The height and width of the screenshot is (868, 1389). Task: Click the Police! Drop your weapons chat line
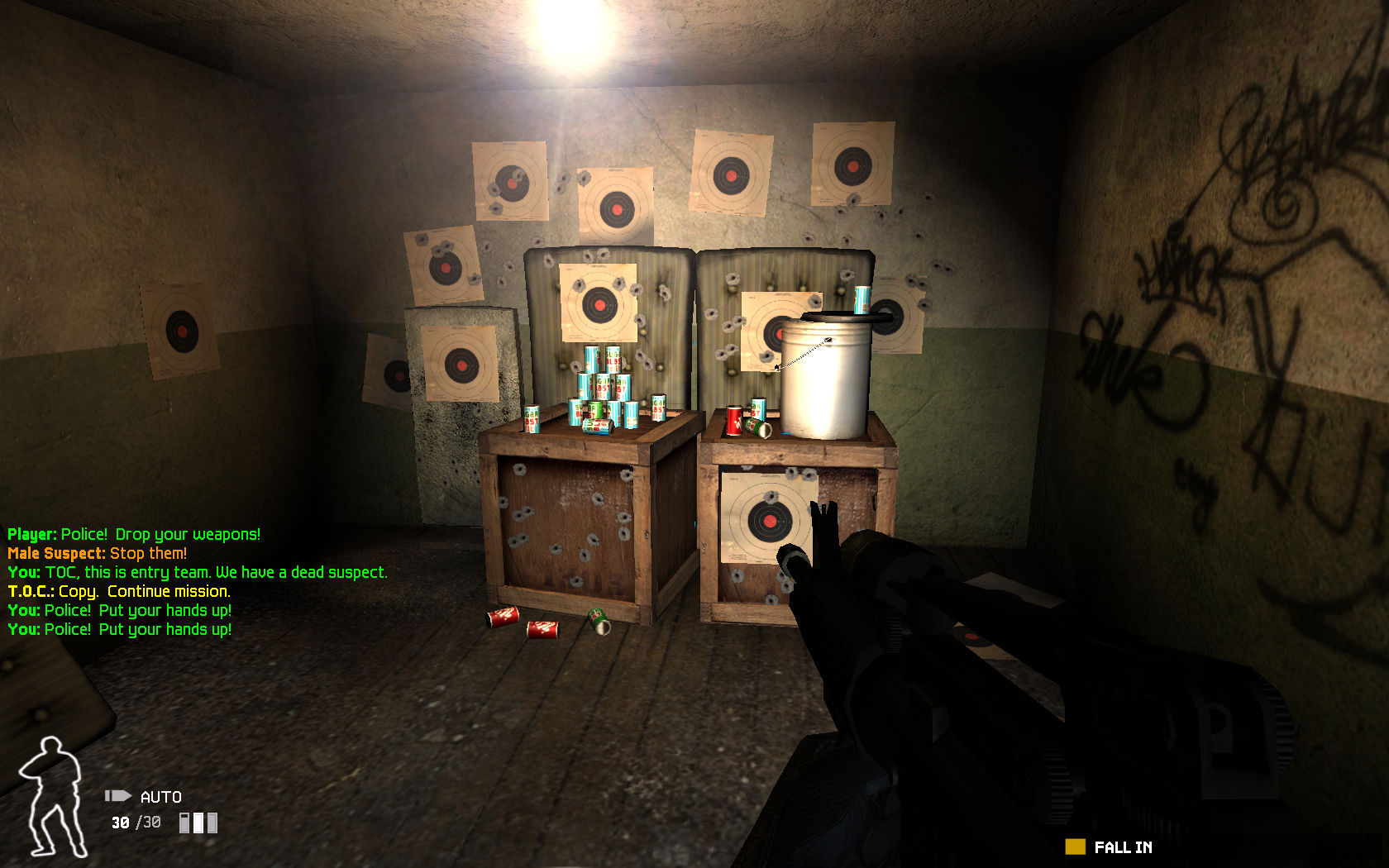(132, 533)
